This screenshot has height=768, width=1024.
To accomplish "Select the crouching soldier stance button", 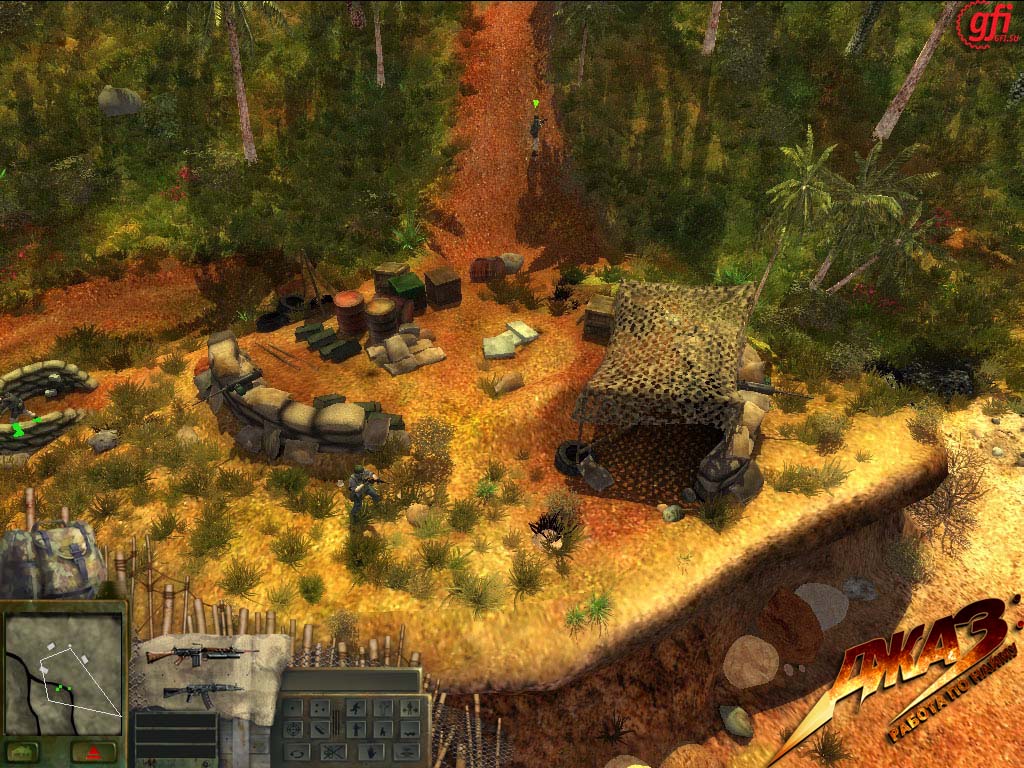I will click(383, 730).
